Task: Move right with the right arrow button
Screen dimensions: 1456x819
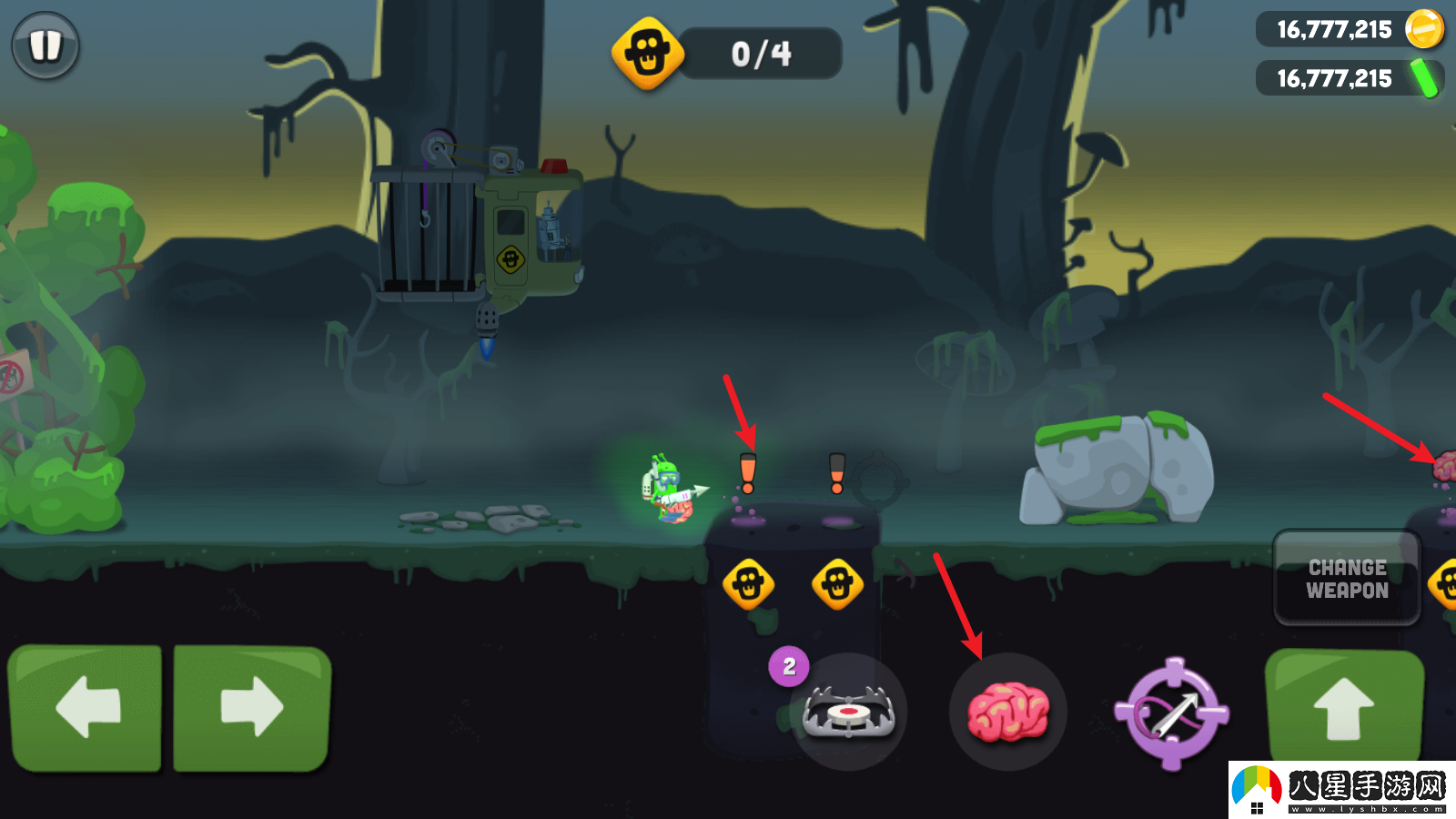Action: click(x=252, y=707)
